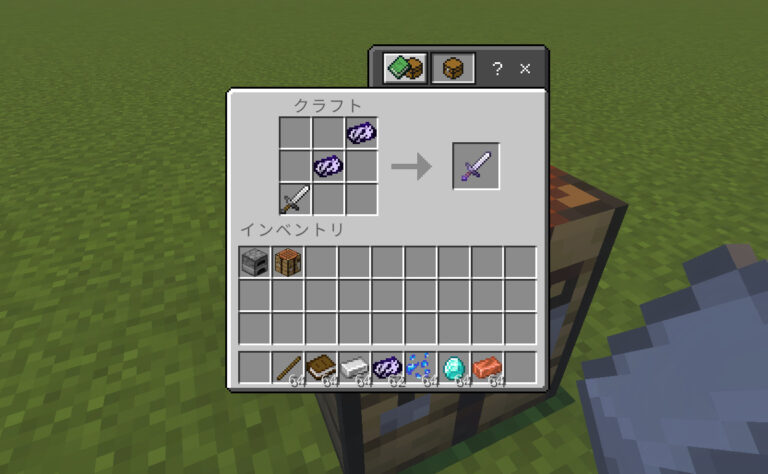Viewport: 768px width, 474px height.
Task: Select the crafting table in the inventory
Action: click(288, 263)
